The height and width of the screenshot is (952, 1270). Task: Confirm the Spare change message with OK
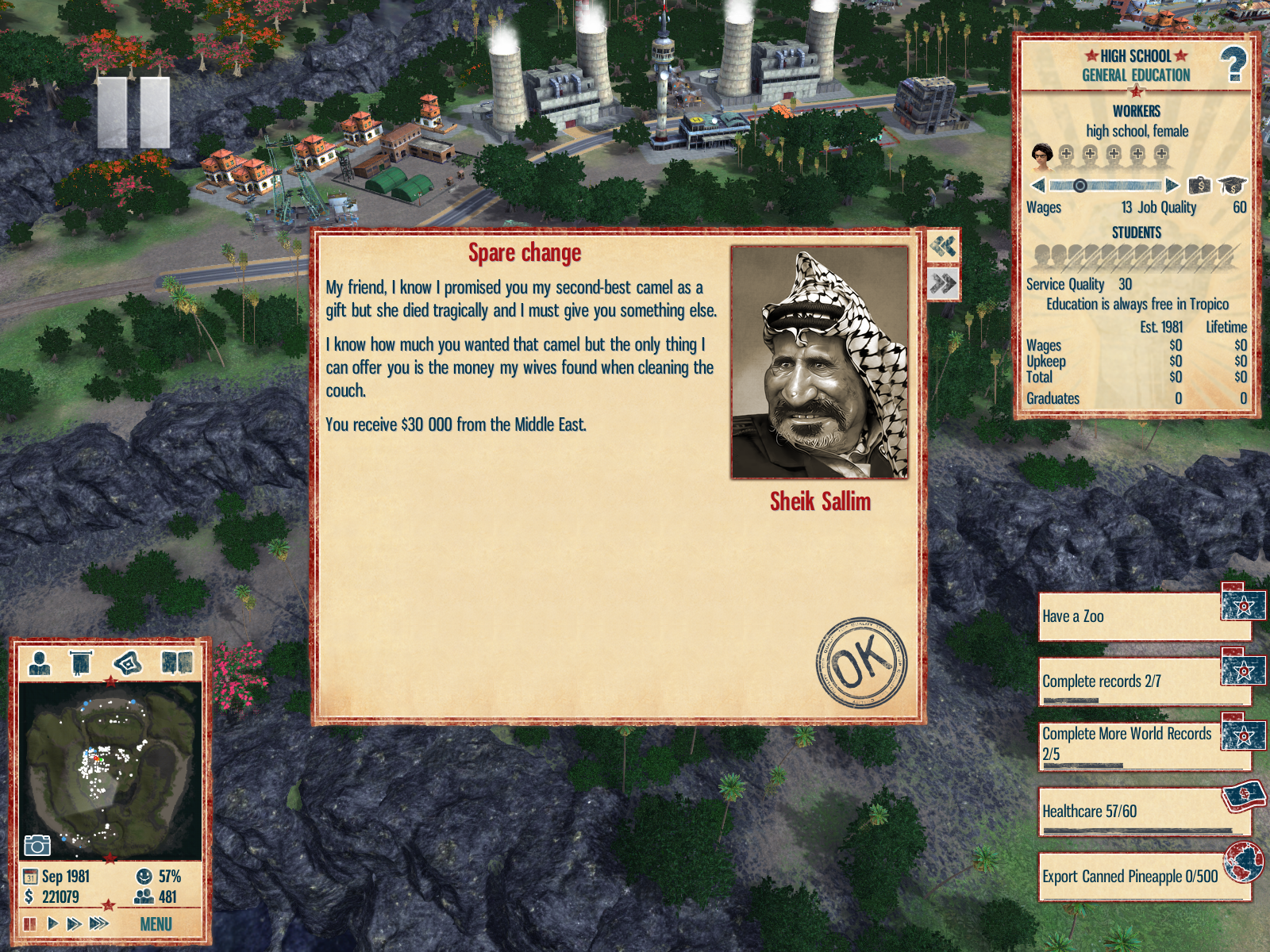[x=861, y=662]
